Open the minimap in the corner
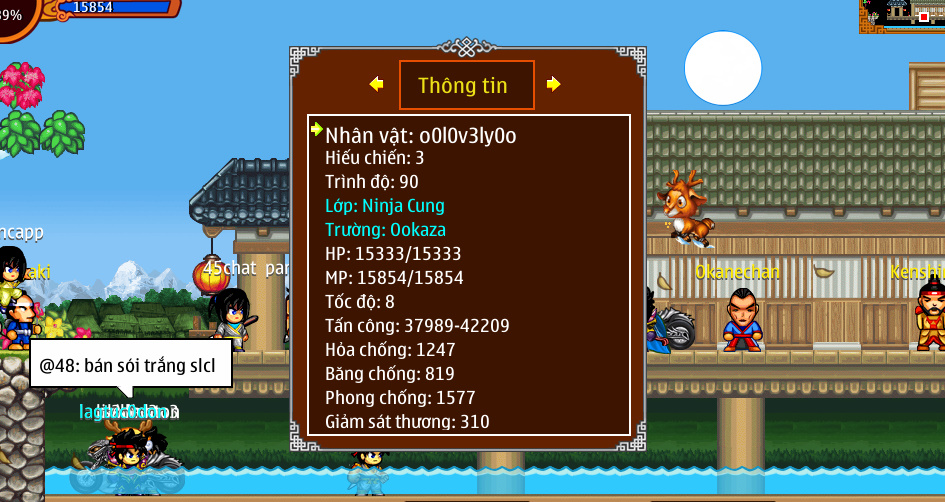This screenshot has height=502, width=945. pyautogui.click(x=901, y=16)
